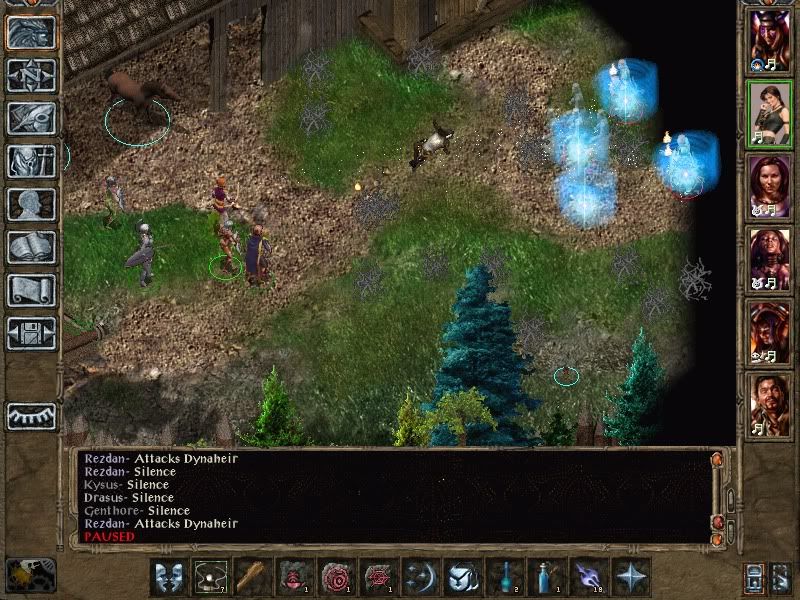Select the bearded man's portrait
The height and width of the screenshot is (600, 800).
coord(770,406)
